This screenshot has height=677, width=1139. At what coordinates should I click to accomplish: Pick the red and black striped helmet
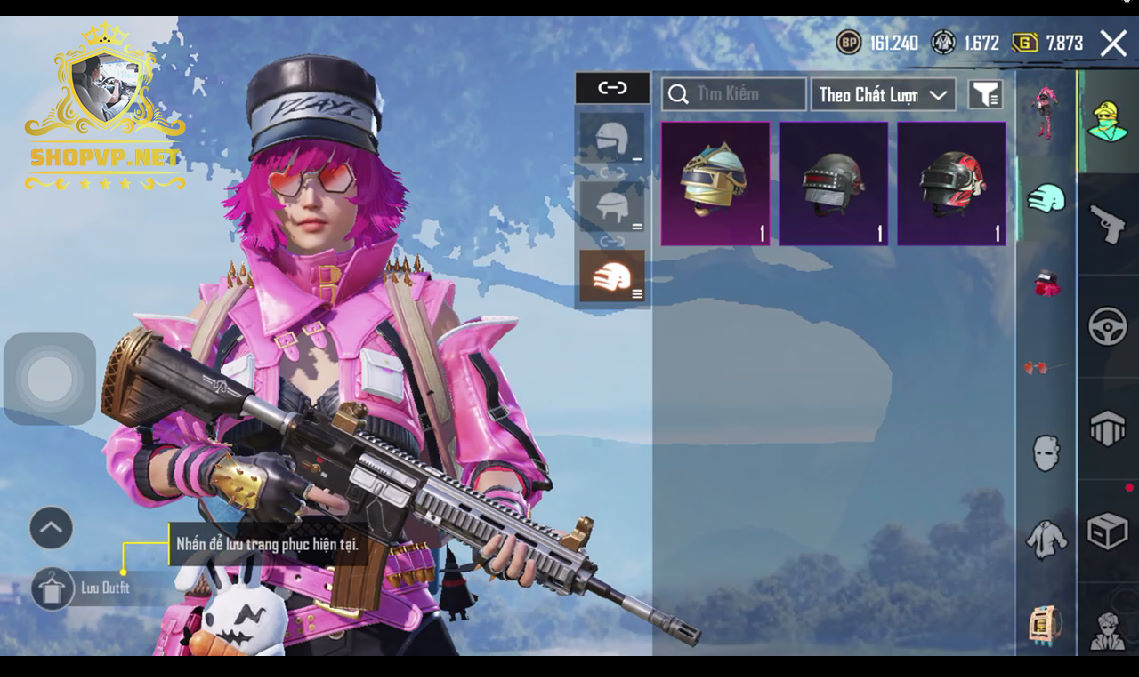click(x=951, y=184)
